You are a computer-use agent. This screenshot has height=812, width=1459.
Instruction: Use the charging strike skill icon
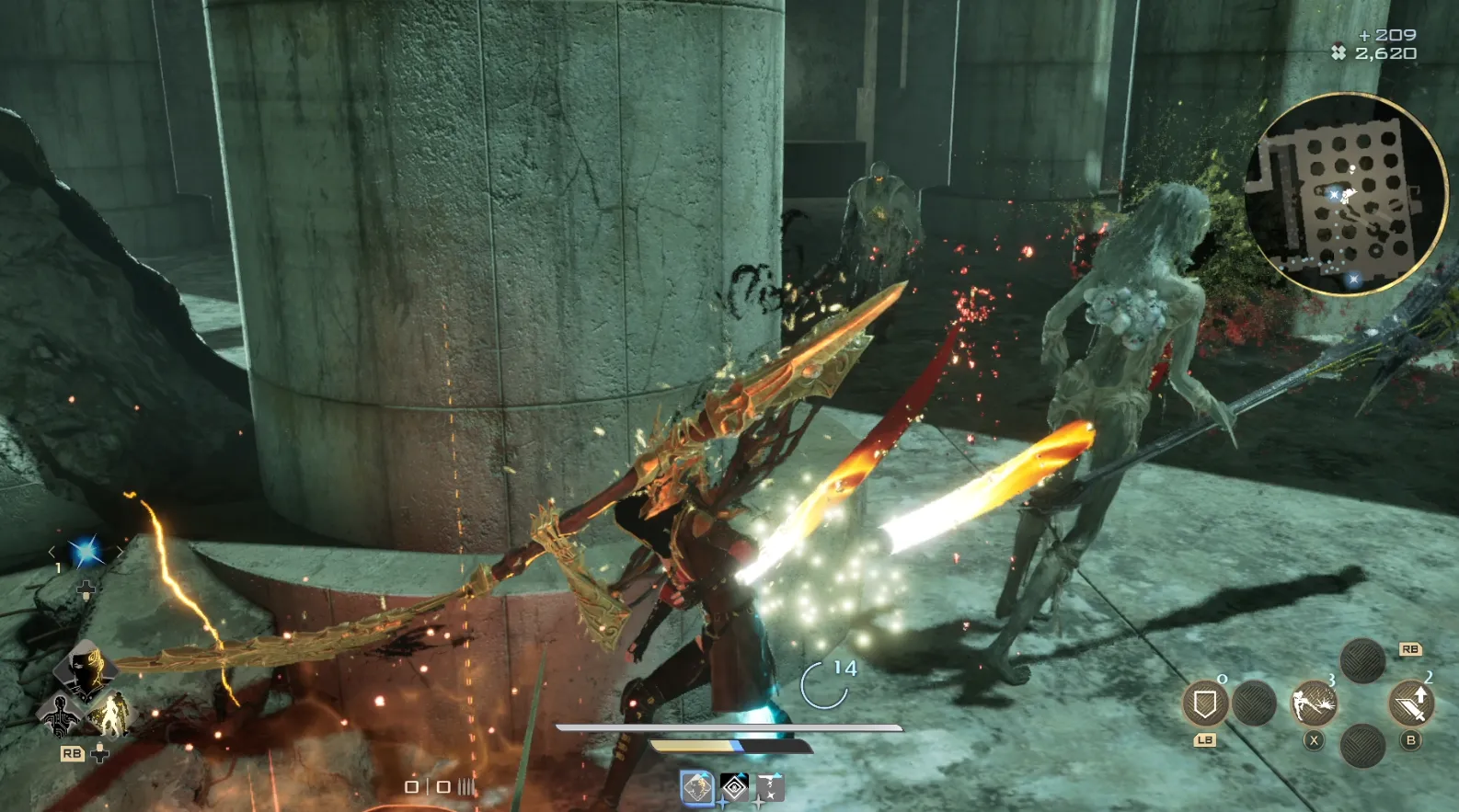pyautogui.click(x=1314, y=704)
